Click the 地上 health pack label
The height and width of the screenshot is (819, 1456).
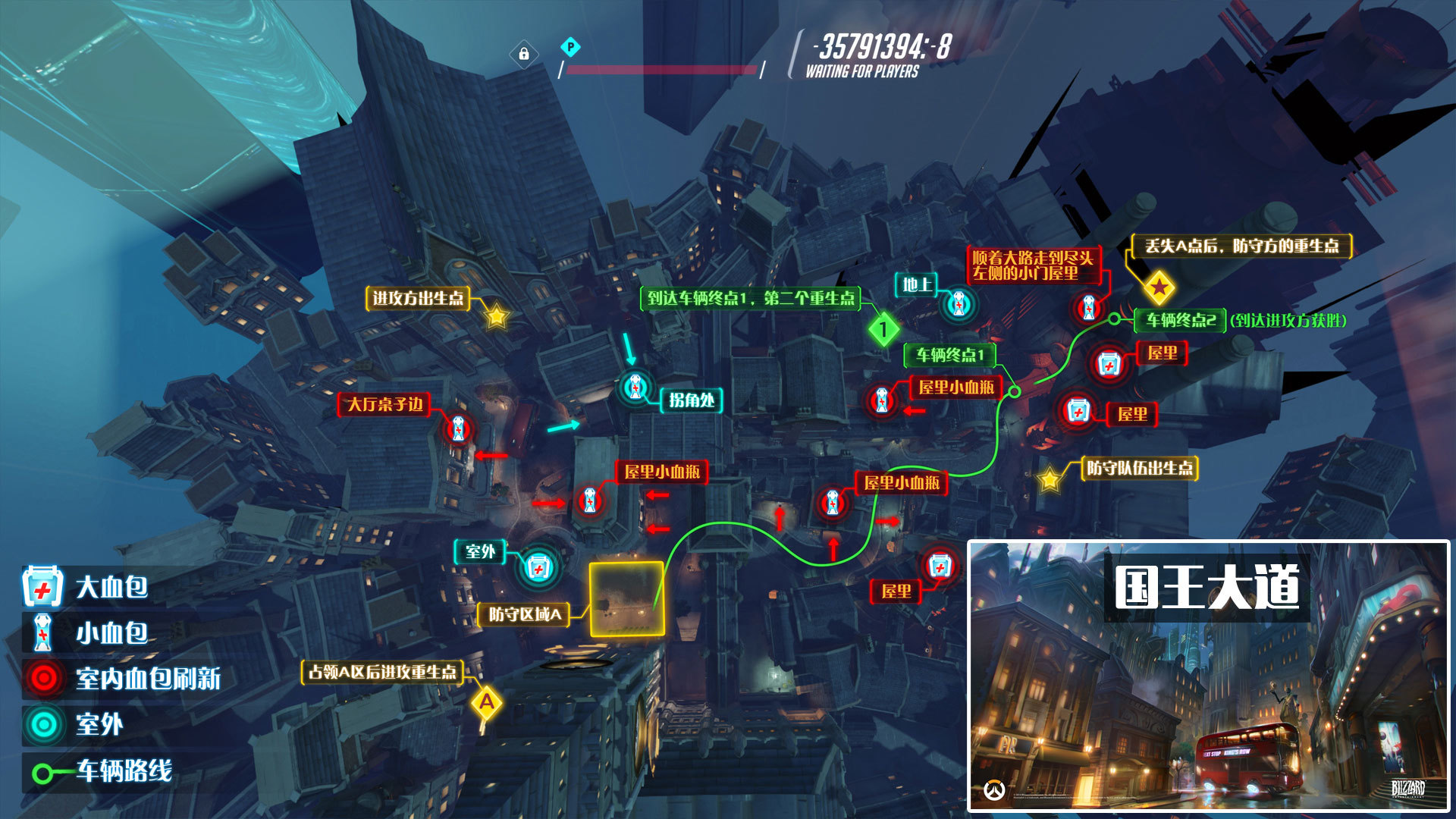pos(916,284)
